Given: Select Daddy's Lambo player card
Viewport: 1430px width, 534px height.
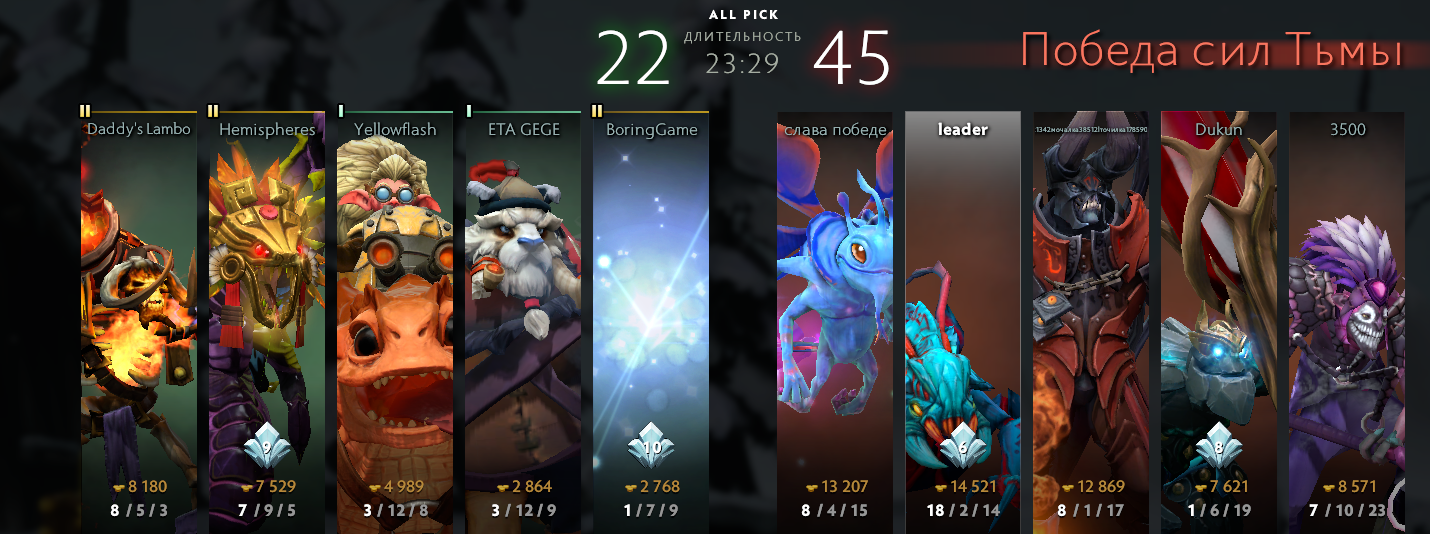Looking at the screenshot, I should pyautogui.click(x=138, y=320).
